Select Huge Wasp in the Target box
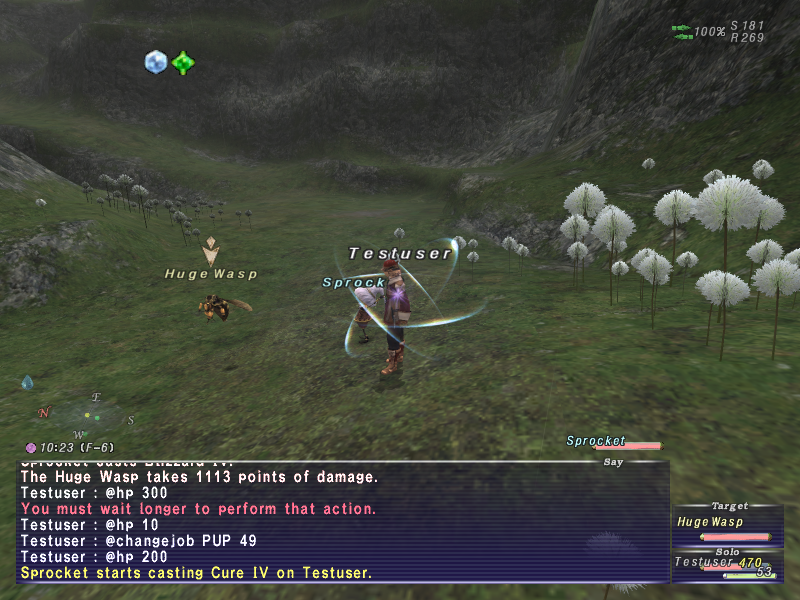 tap(710, 522)
